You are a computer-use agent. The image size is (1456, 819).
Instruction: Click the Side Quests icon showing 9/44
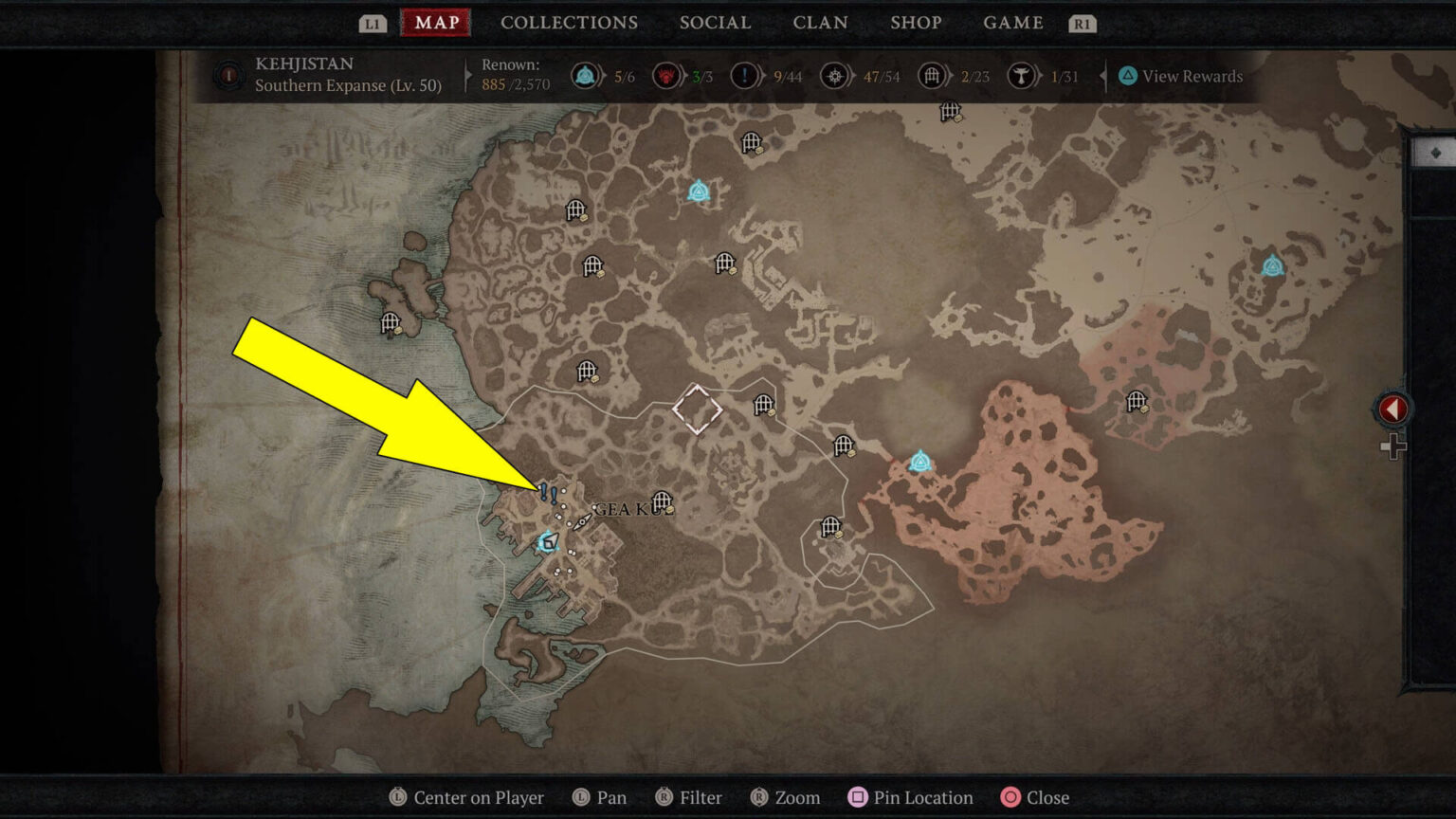[x=745, y=76]
